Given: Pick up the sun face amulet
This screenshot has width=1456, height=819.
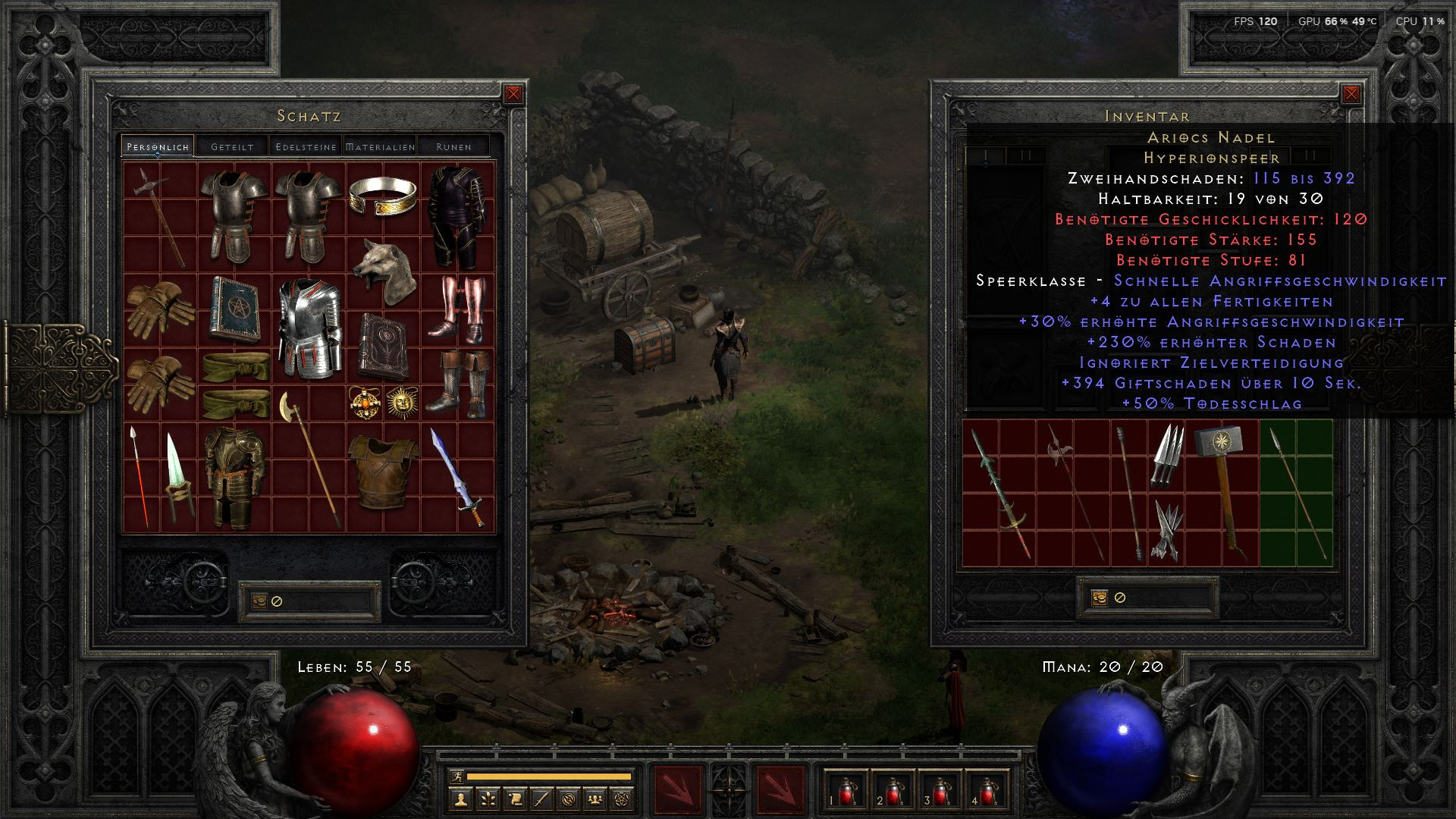Looking at the screenshot, I should point(402,402).
